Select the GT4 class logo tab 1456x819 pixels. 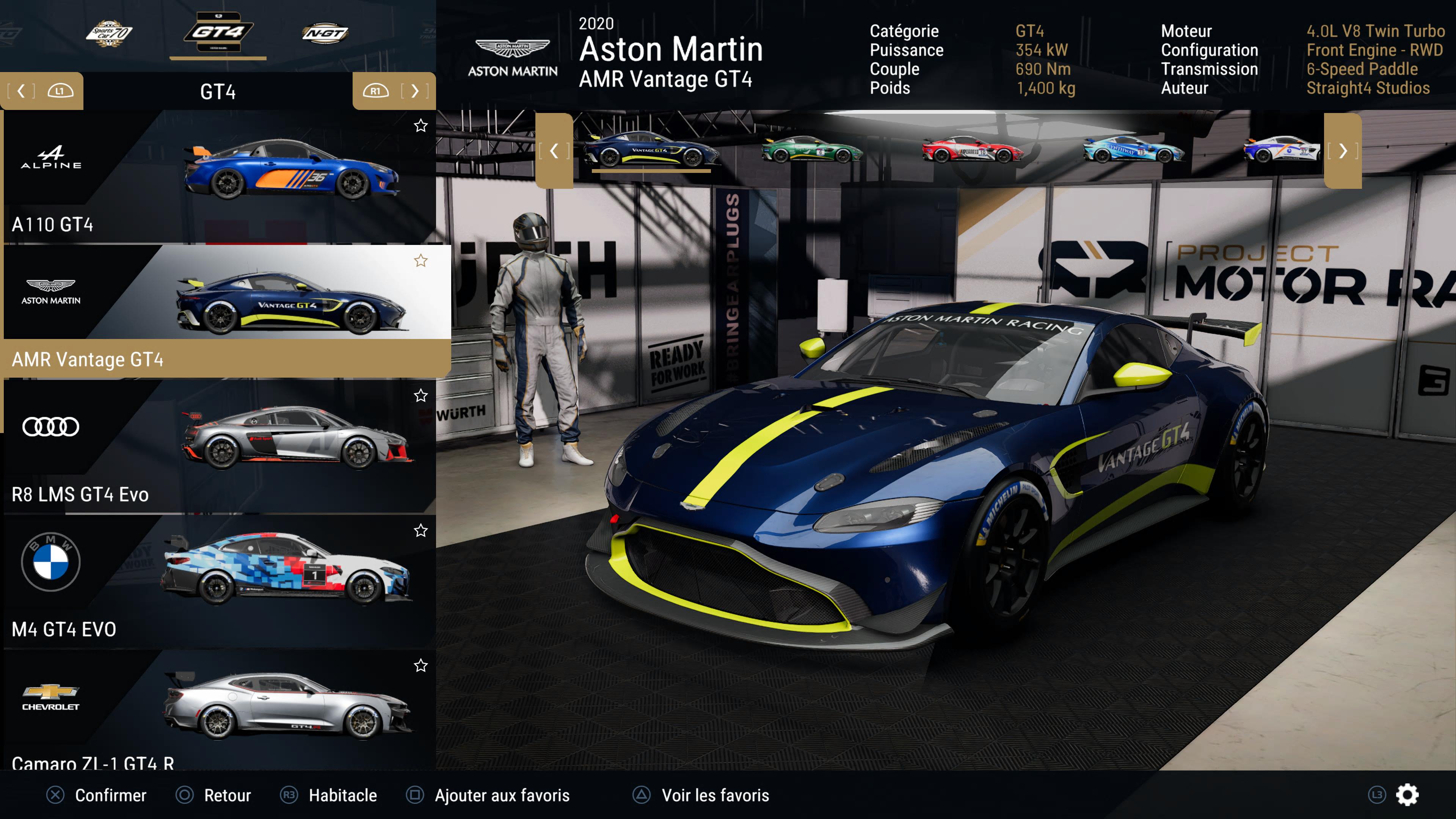point(218,33)
